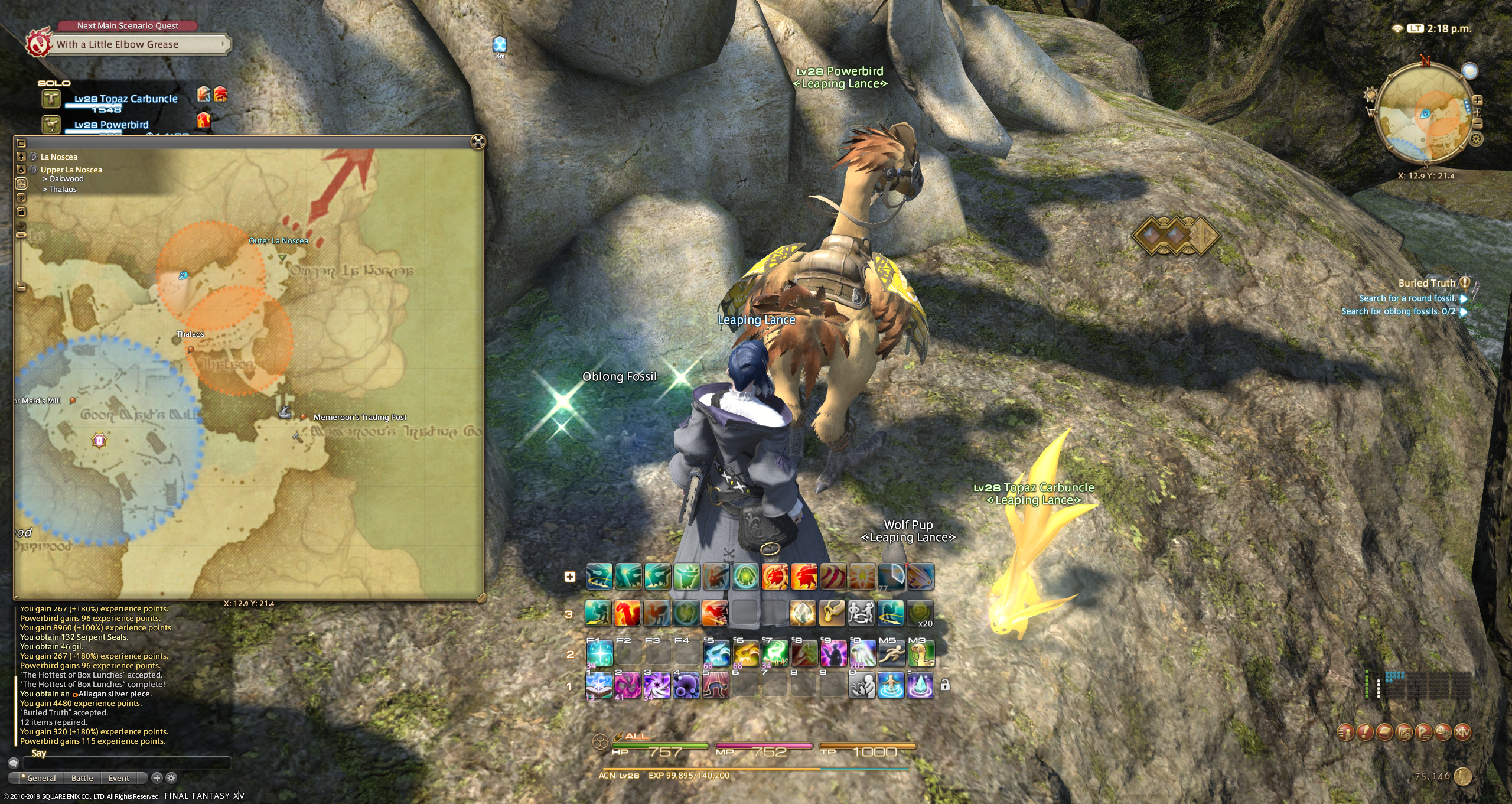The width and height of the screenshot is (1512, 804).
Task: Open the minimap gear settings
Action: (x=1476, y=139)
